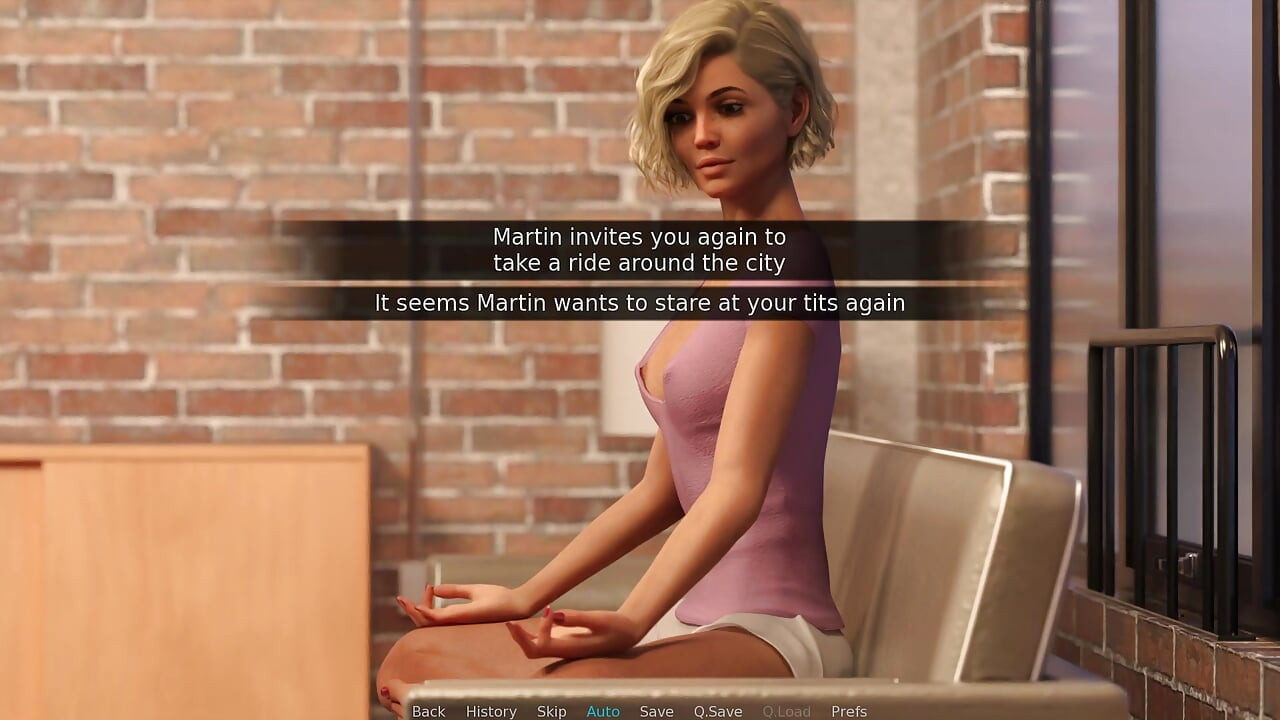Click the line about Martin's invitation
Viewport: 1280px width, 720px height.
639,250
